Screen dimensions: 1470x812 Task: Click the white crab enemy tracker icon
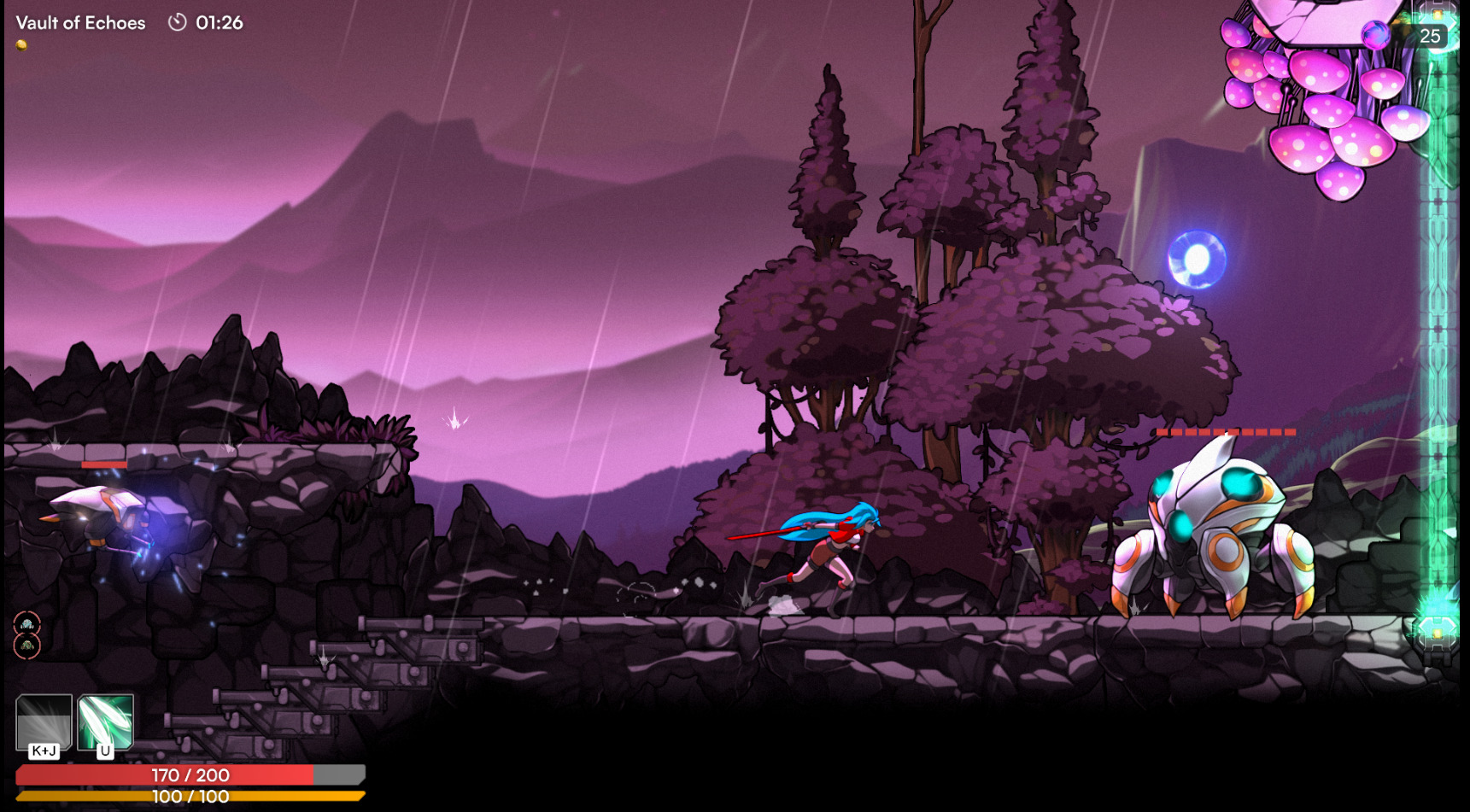[x=27, y=624]
